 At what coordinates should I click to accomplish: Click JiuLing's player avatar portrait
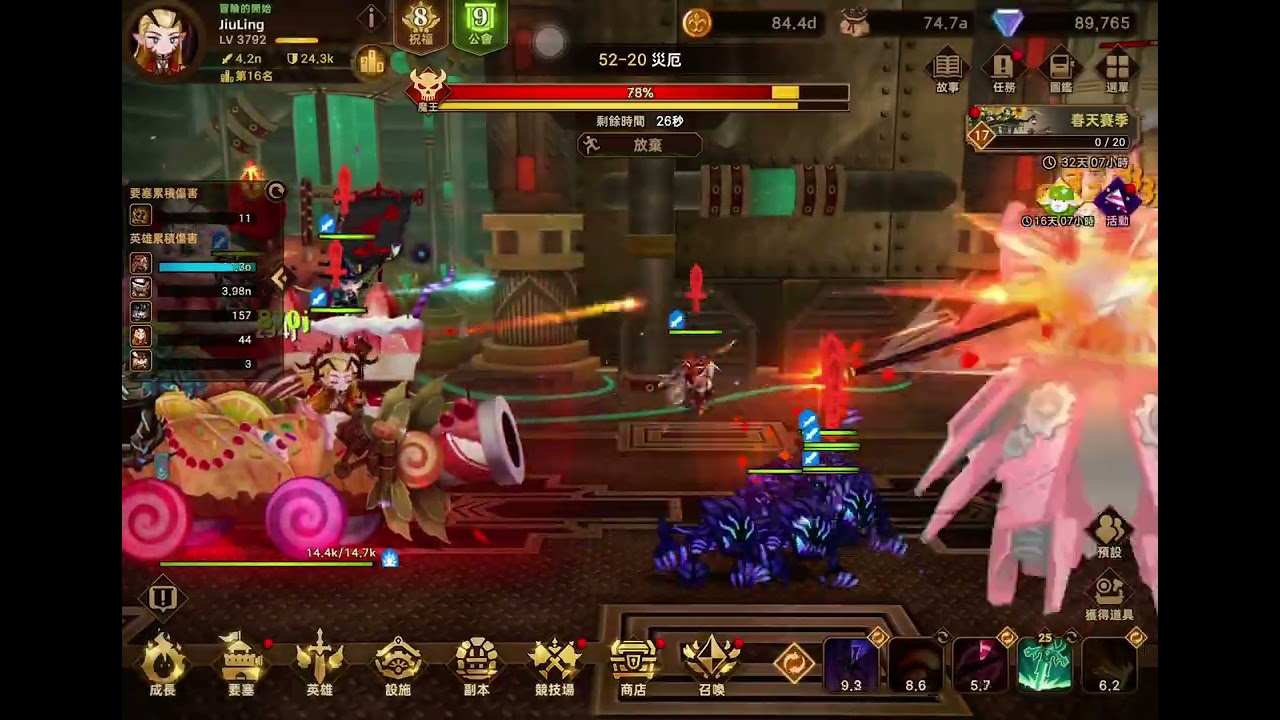162,40
